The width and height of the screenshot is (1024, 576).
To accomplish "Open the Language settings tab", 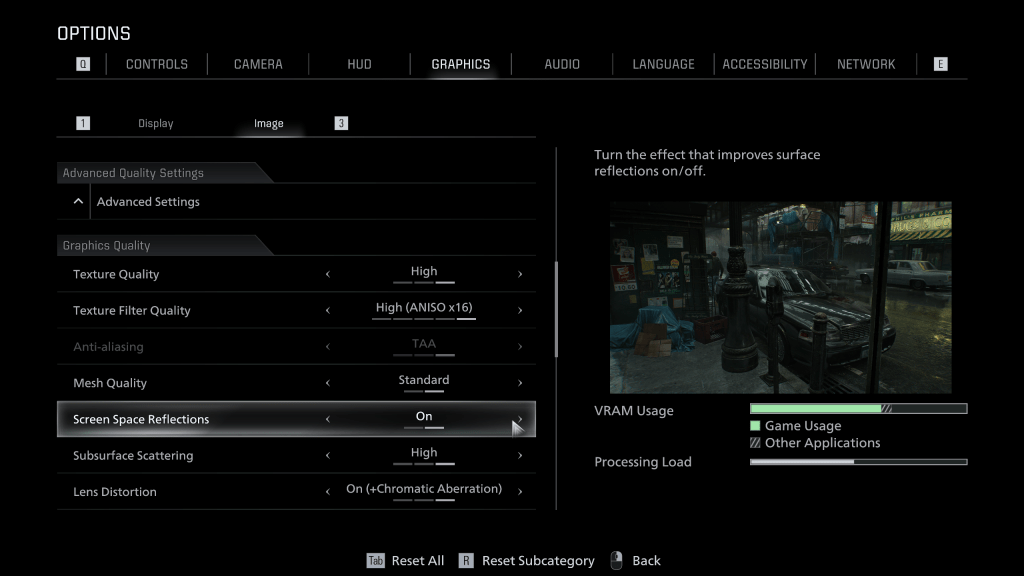I will 663,64.
